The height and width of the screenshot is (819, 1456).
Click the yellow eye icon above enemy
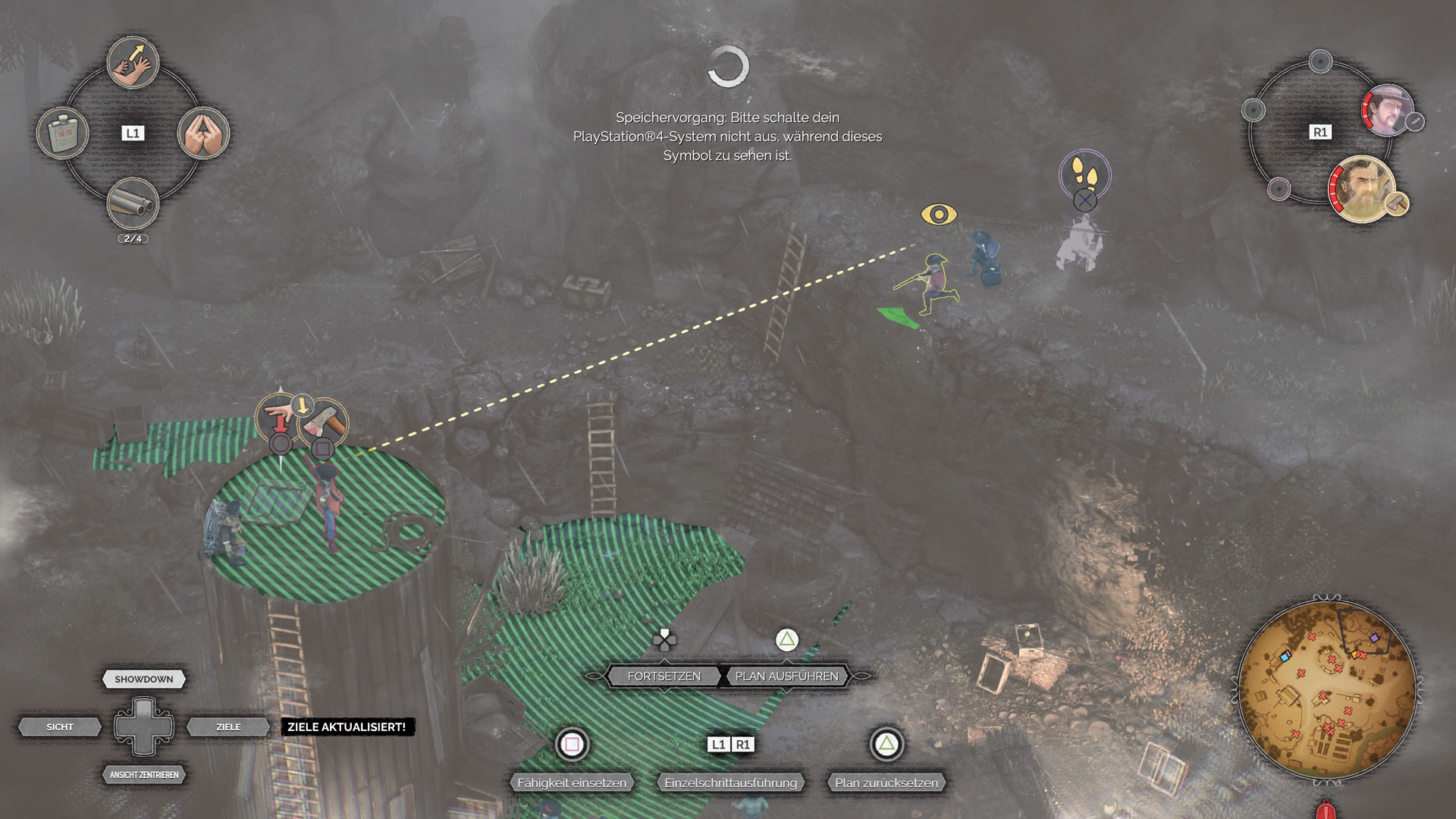pyautogui.click(x=939, y=215)
